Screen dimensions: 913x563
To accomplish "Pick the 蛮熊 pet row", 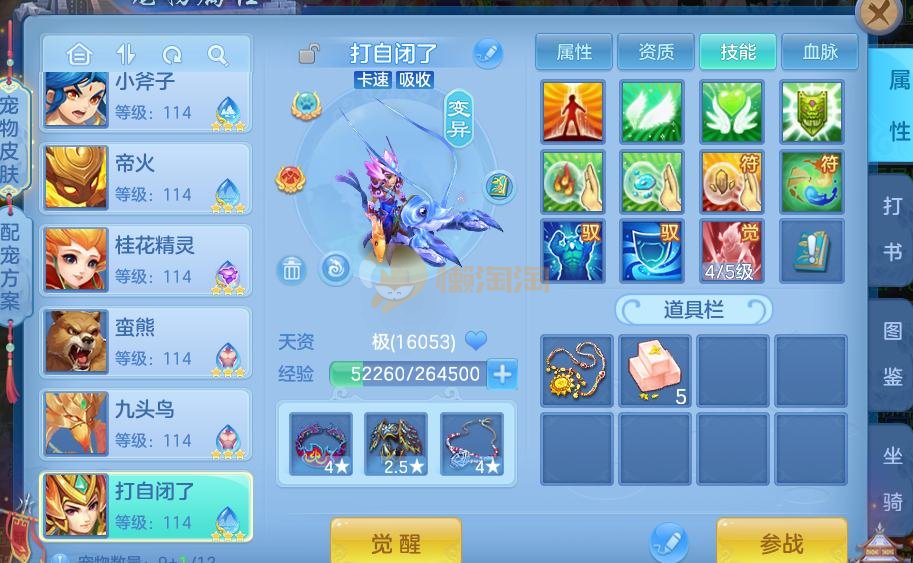I will pos(146,342).
